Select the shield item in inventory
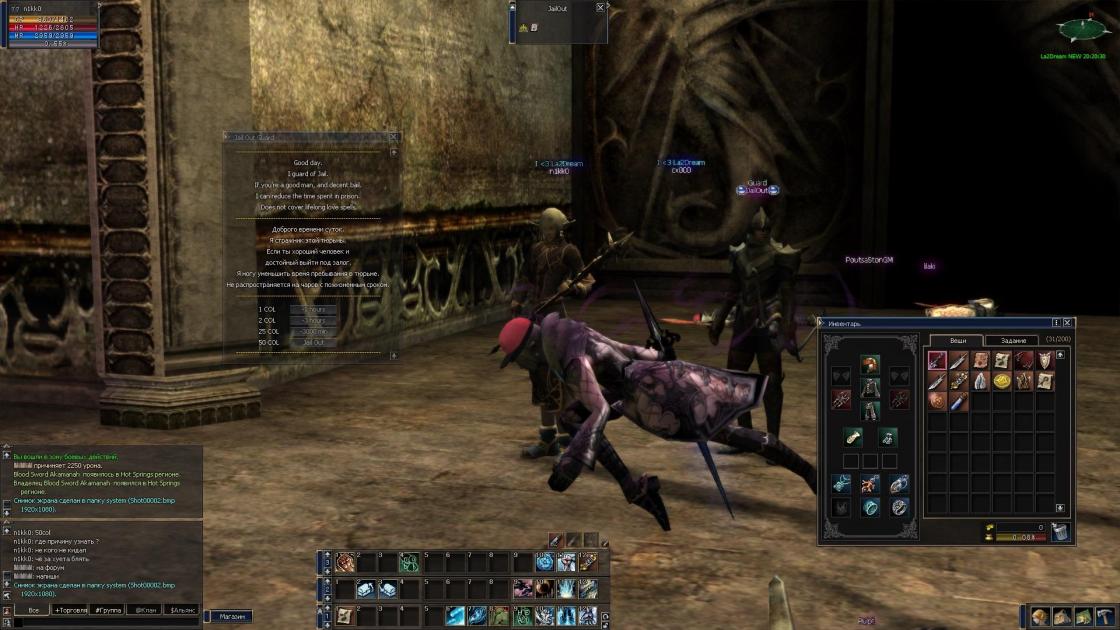Viewport: 1120px width, 630px height. pyautogui.click(x=1046, y=361)
